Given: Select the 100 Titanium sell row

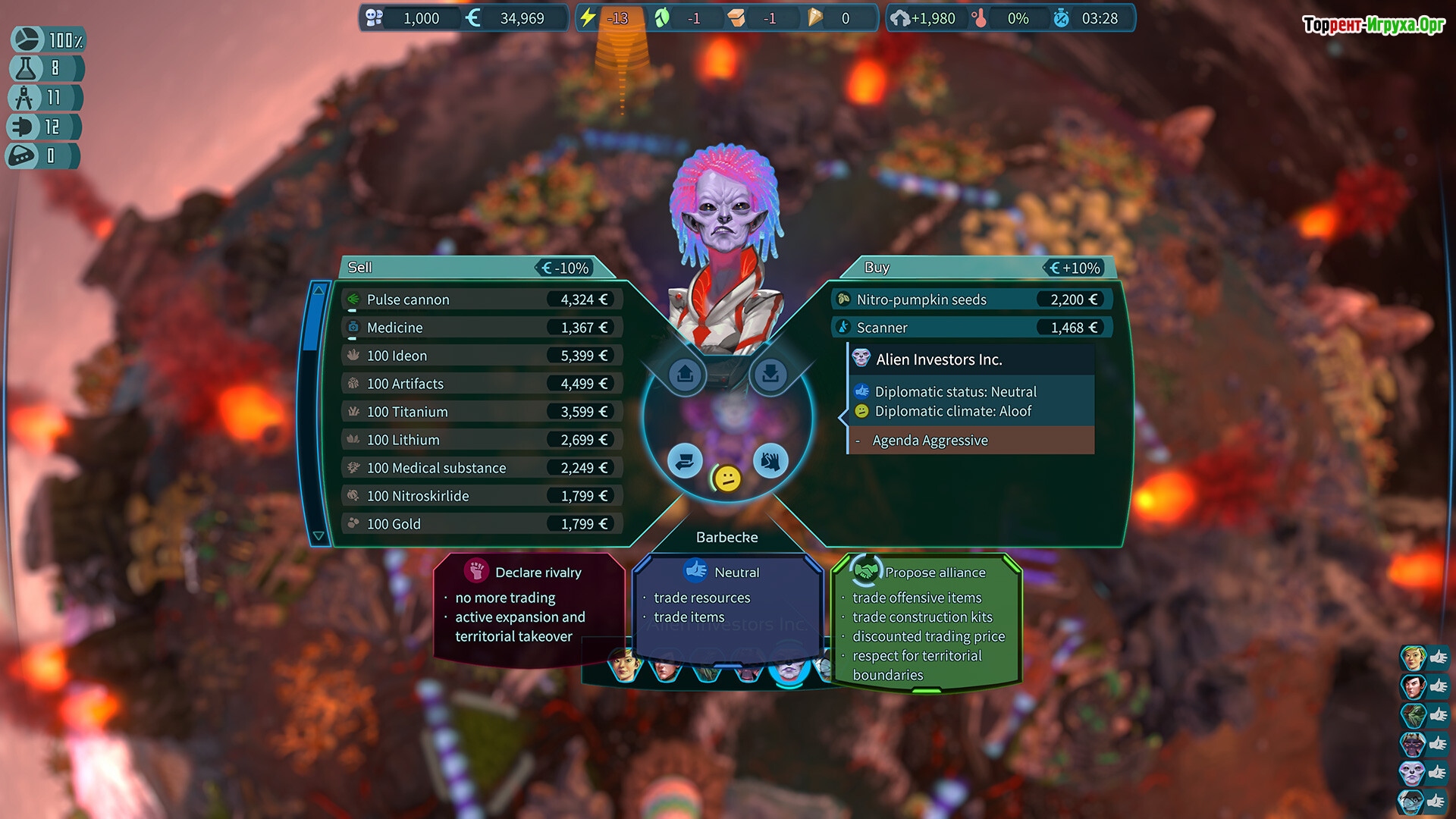Looking at the screenshot, I should coord(482,412).
